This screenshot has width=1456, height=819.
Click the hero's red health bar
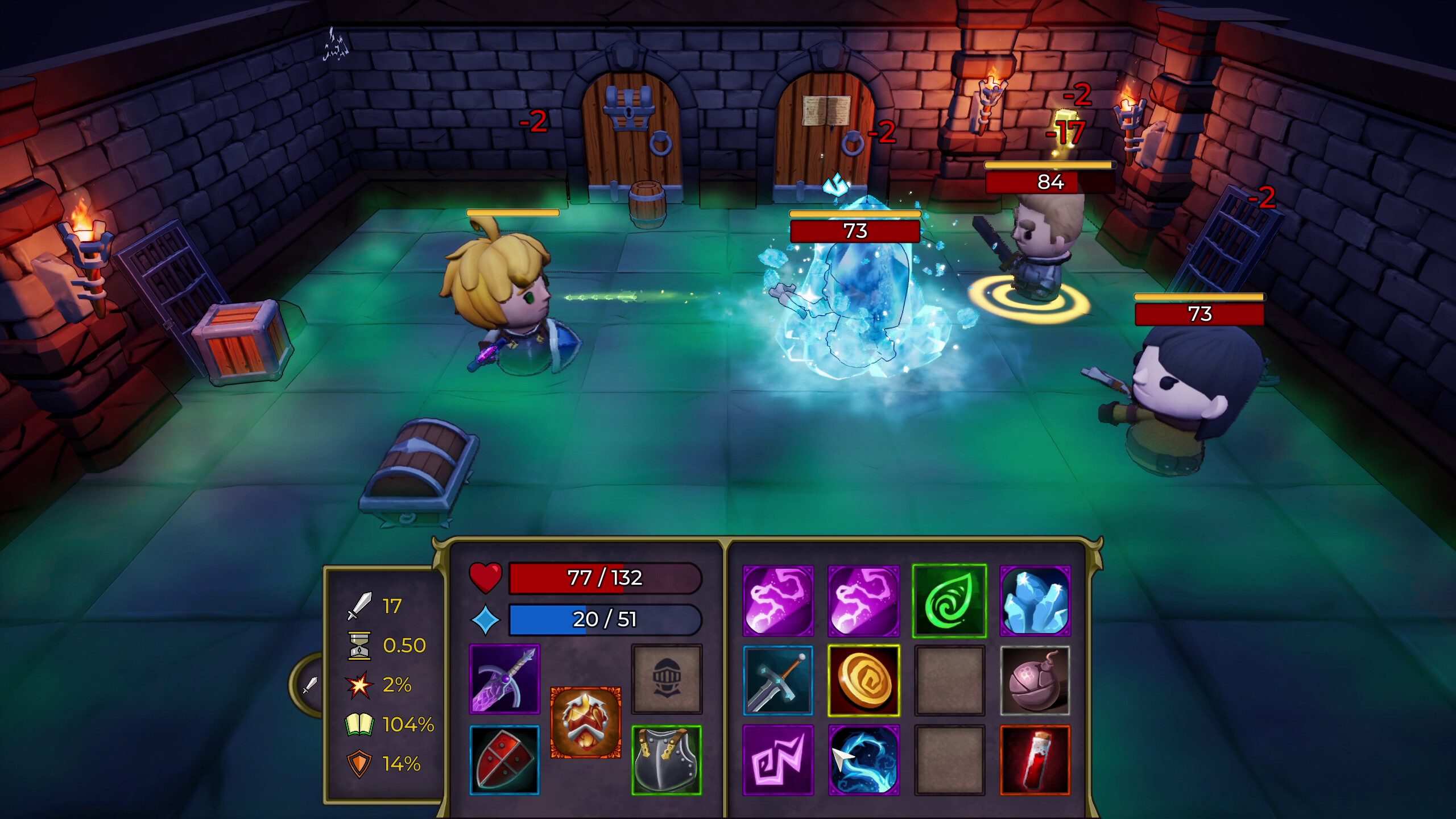coord(600,580)
